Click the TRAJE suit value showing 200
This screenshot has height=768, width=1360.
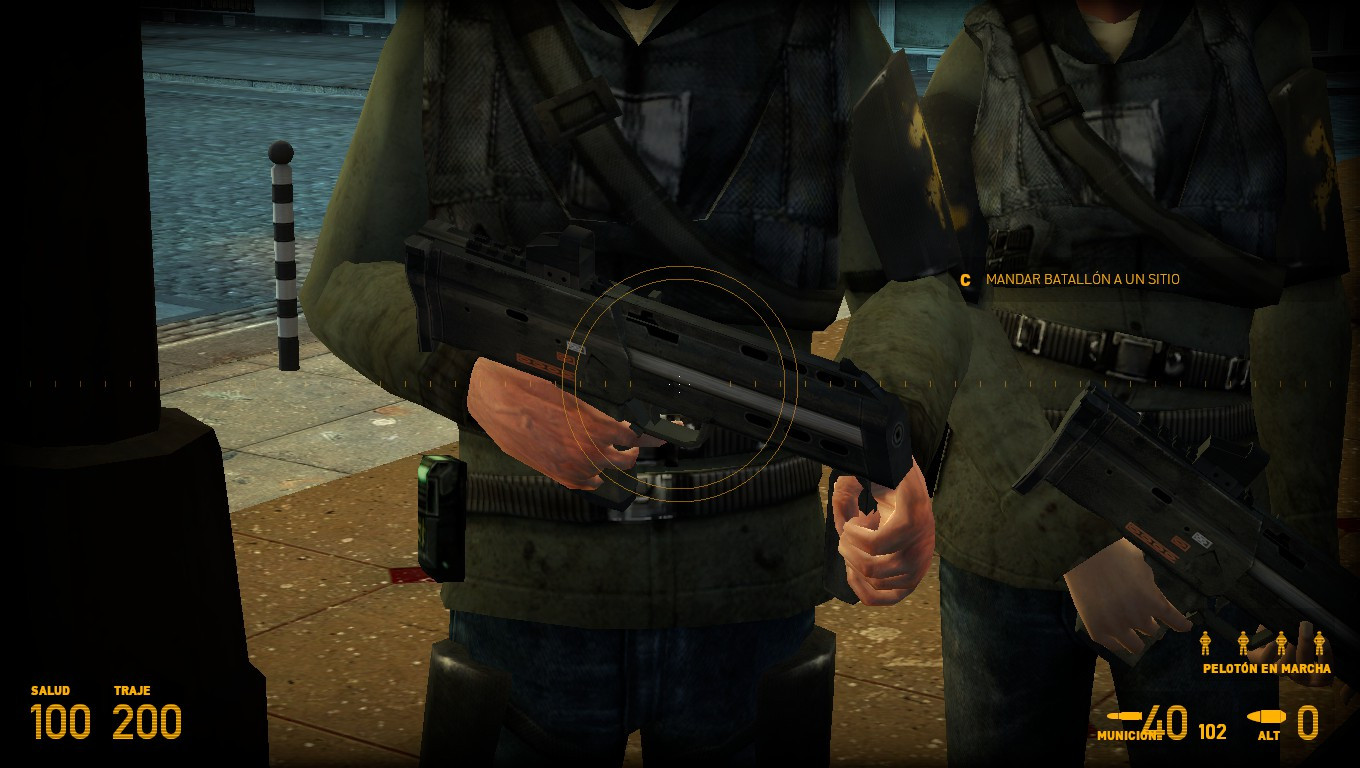(x=146, y=722)
